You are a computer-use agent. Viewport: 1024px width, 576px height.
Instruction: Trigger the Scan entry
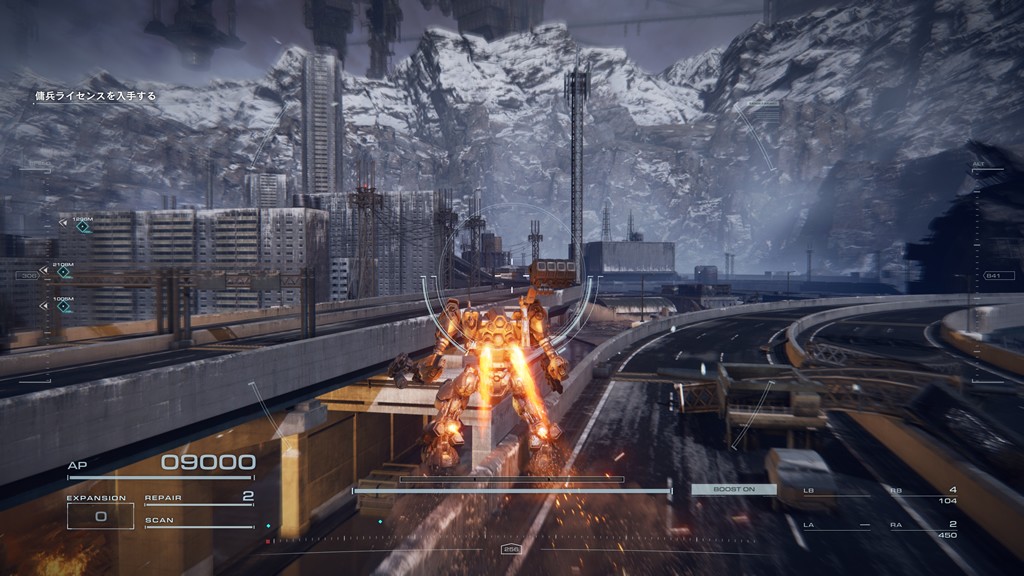point(199,521)
